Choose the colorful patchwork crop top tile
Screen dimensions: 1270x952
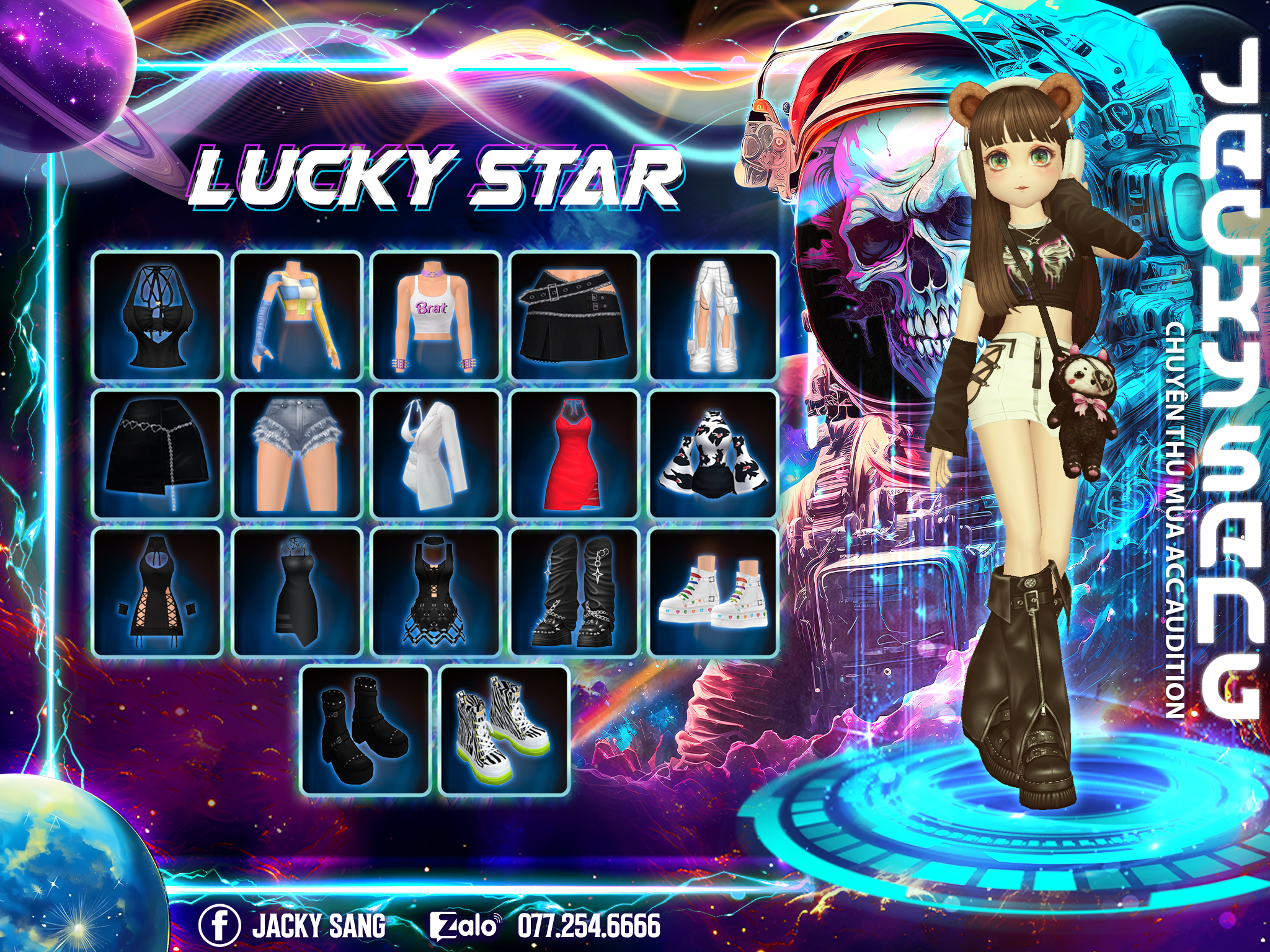[296, 315]
